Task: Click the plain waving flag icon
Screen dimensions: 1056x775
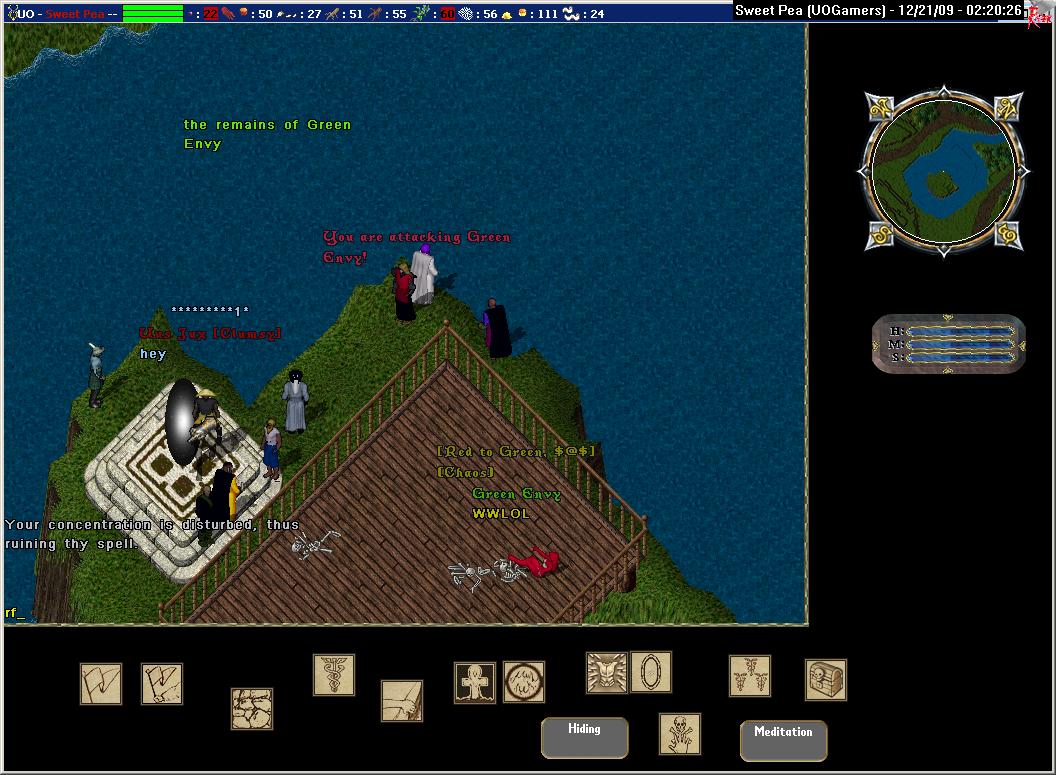Action: click(x=101, y=684)
